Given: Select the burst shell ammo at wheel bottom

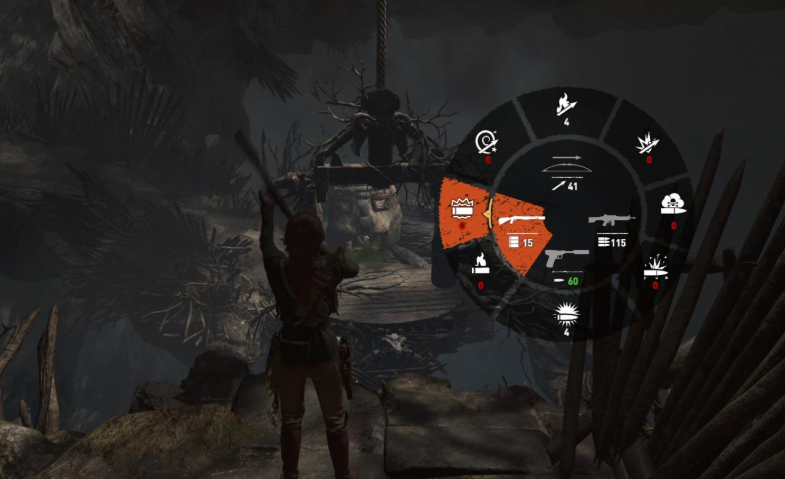Looking at the screenshot, I should [x=565, y=319].
